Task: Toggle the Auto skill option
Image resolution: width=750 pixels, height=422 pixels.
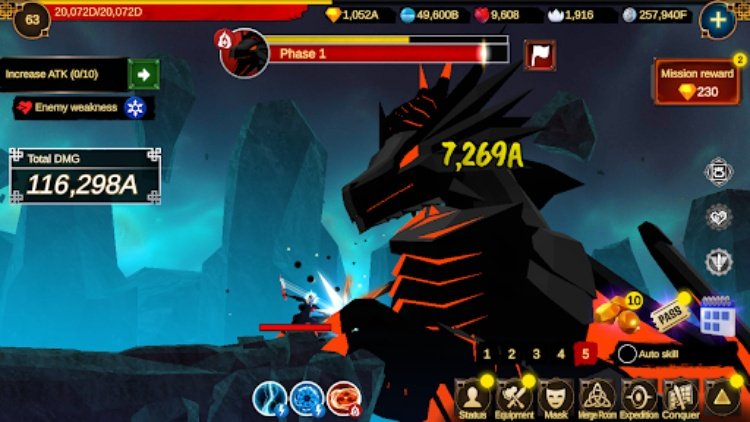Action: [628, 353]
